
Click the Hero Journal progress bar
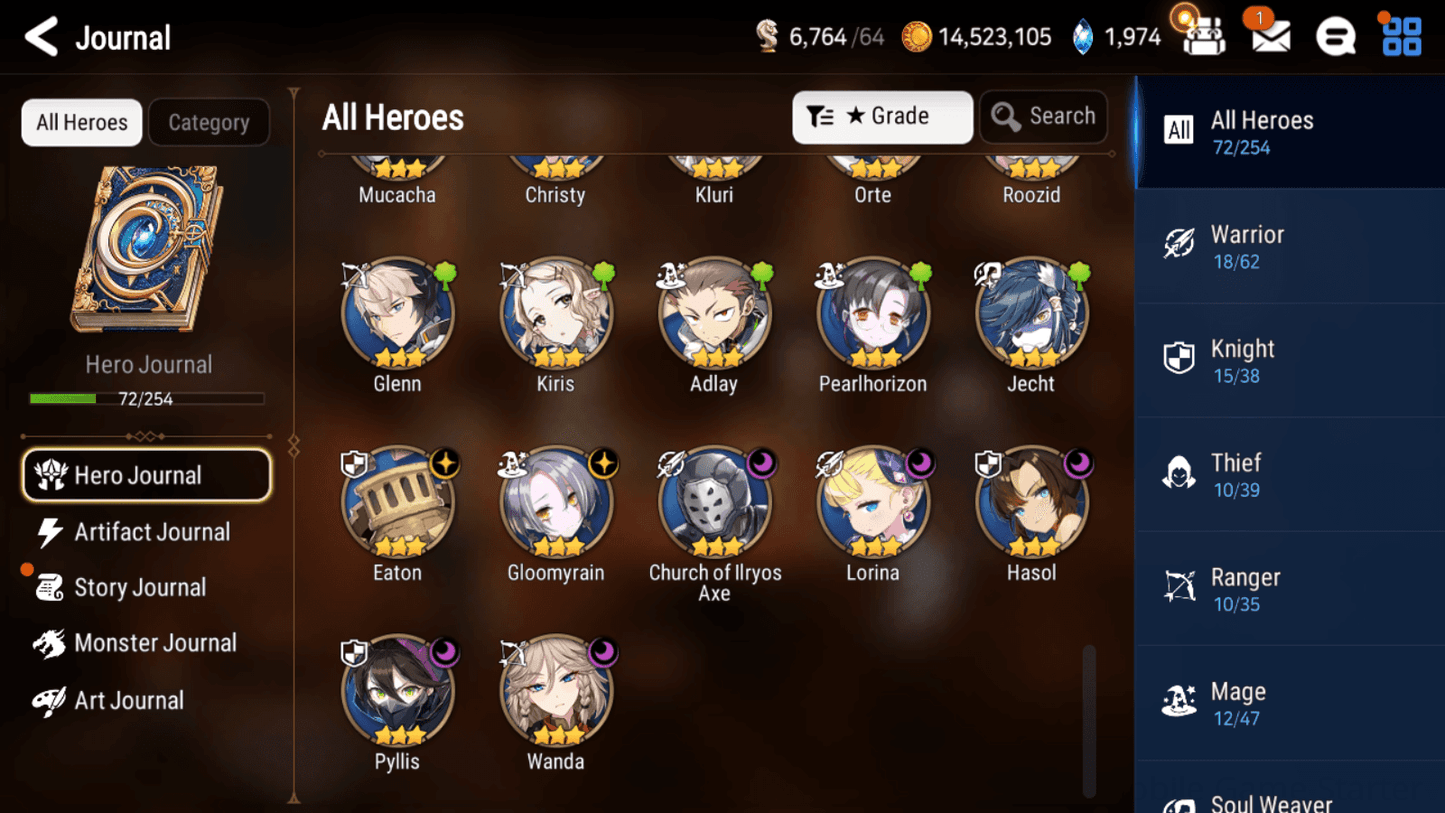pyautogui.click(x=149, y=398)
